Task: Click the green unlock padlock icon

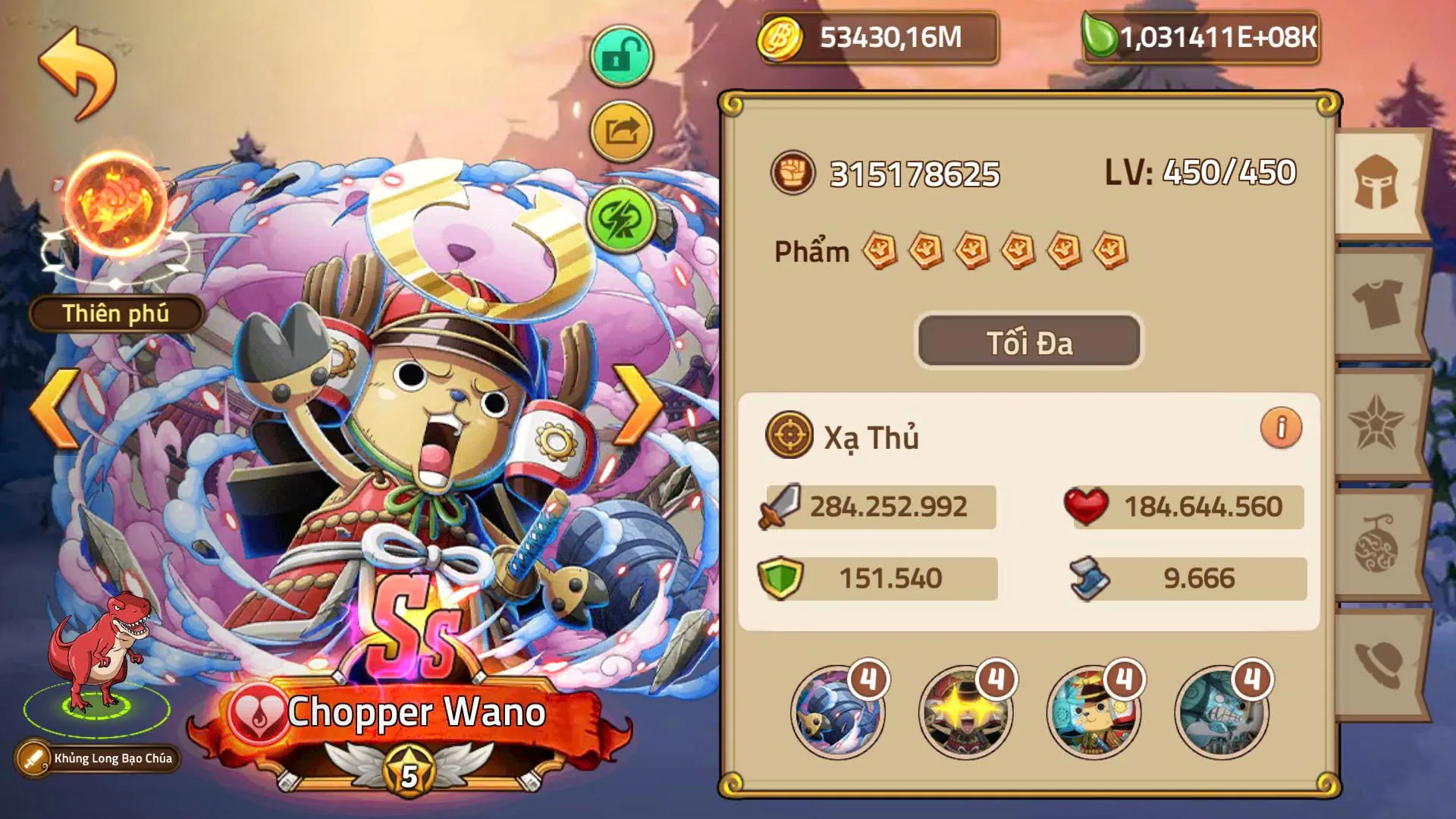Action: [620, 55]
